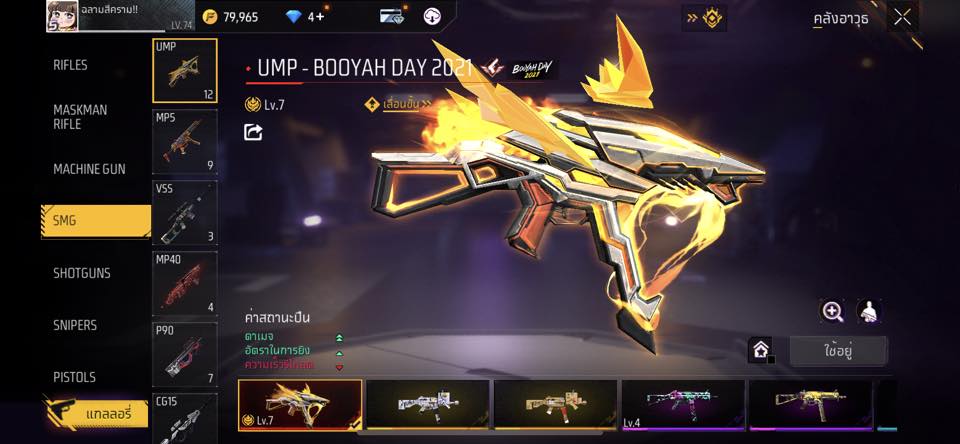Open the magnifier zoom view of the skin
960x444 pixels.
tap(832, 311)
